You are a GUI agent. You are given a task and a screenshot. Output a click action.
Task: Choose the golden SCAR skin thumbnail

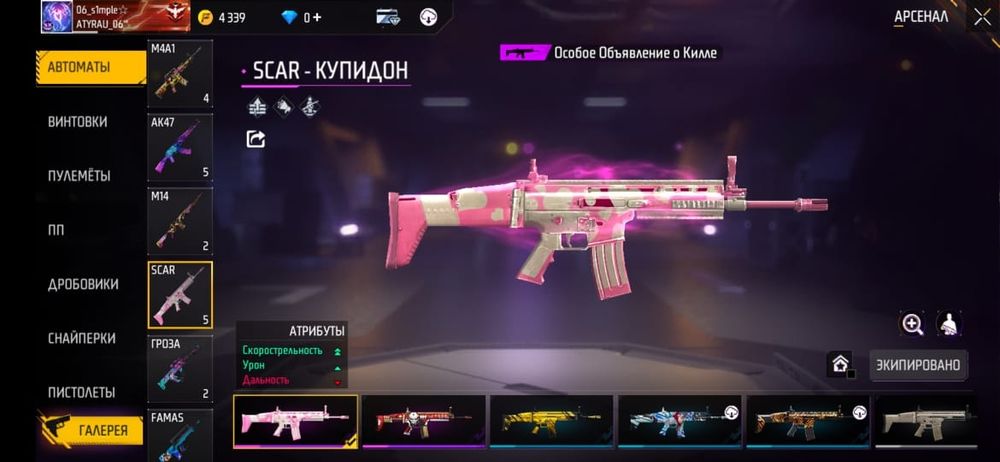tap(552, 420)
